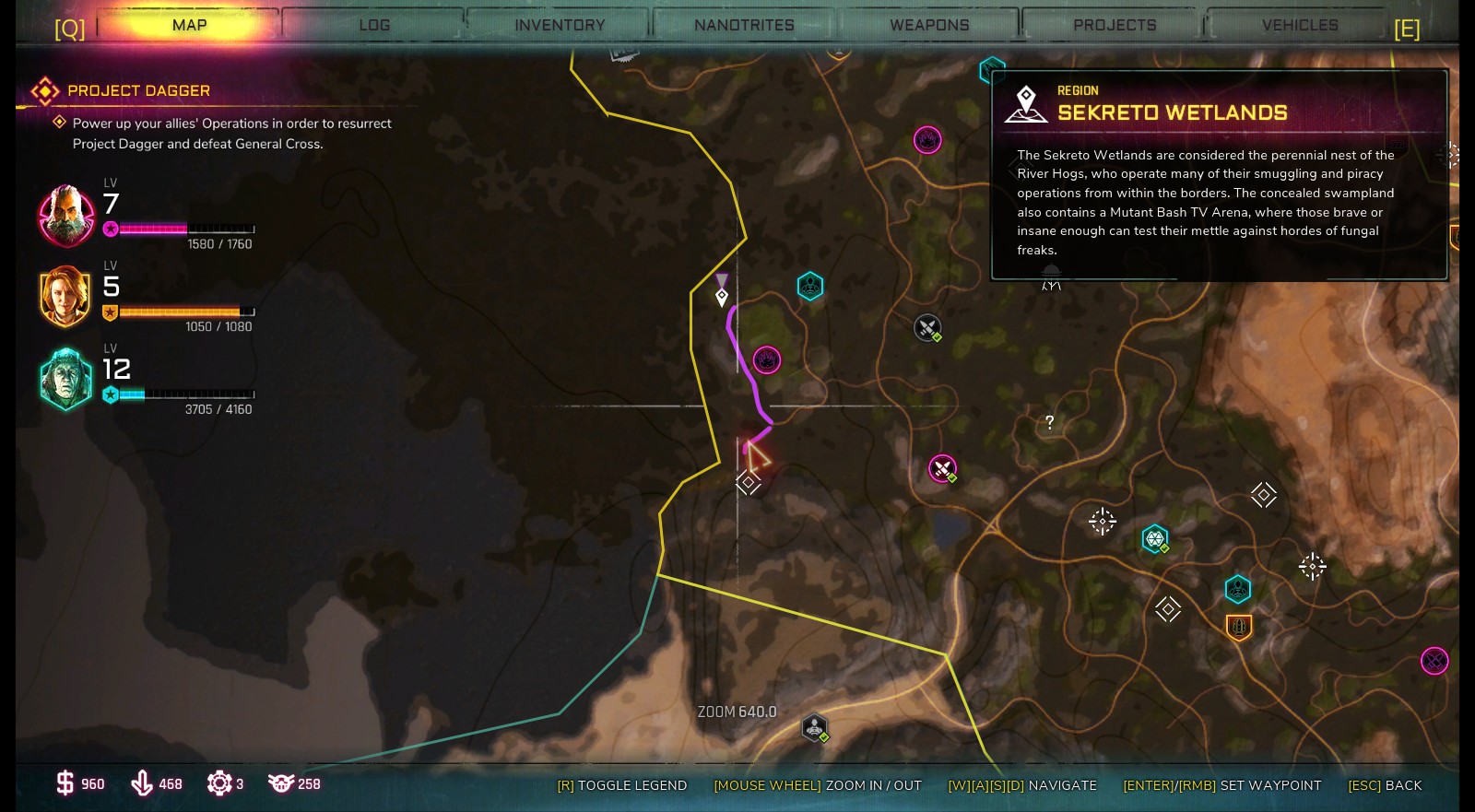Select the level 12 ally portrait

[65, 378]
